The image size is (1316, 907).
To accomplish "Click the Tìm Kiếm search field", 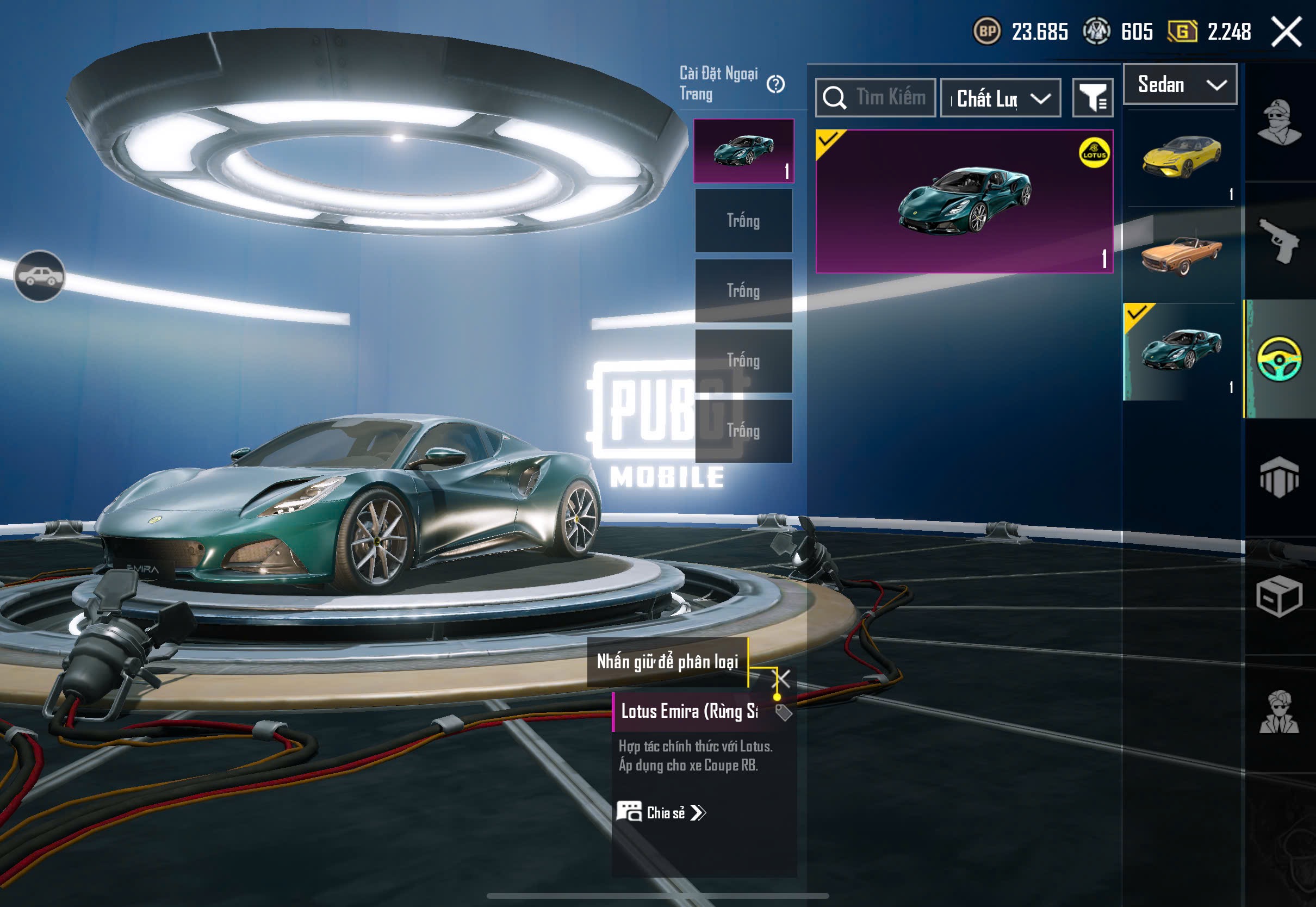I will click(876, 98).
